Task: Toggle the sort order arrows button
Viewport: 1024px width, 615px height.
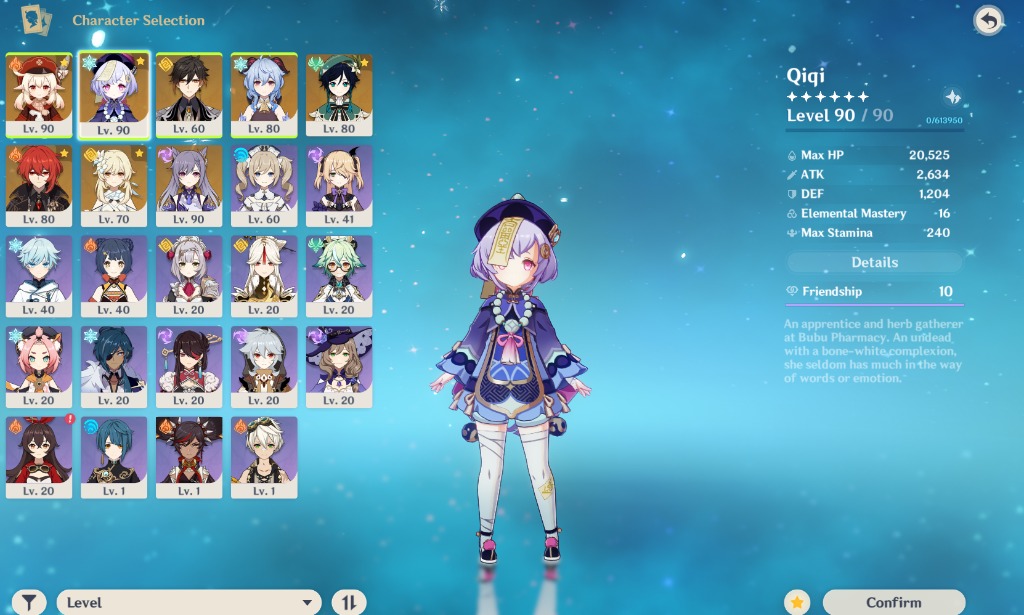Action: 349,602
